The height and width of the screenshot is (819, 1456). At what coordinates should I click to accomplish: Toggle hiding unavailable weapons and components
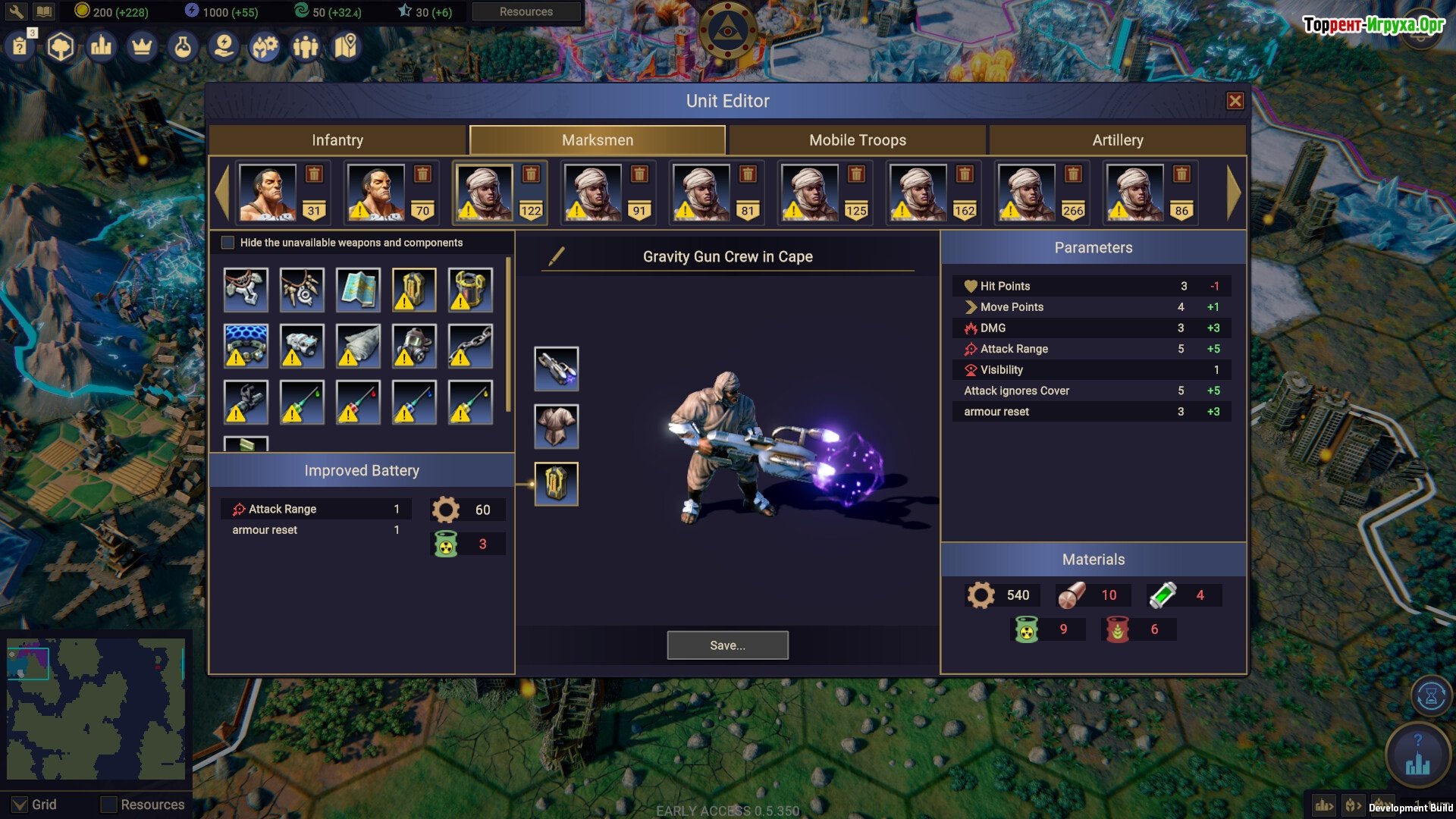click(228, 243)
